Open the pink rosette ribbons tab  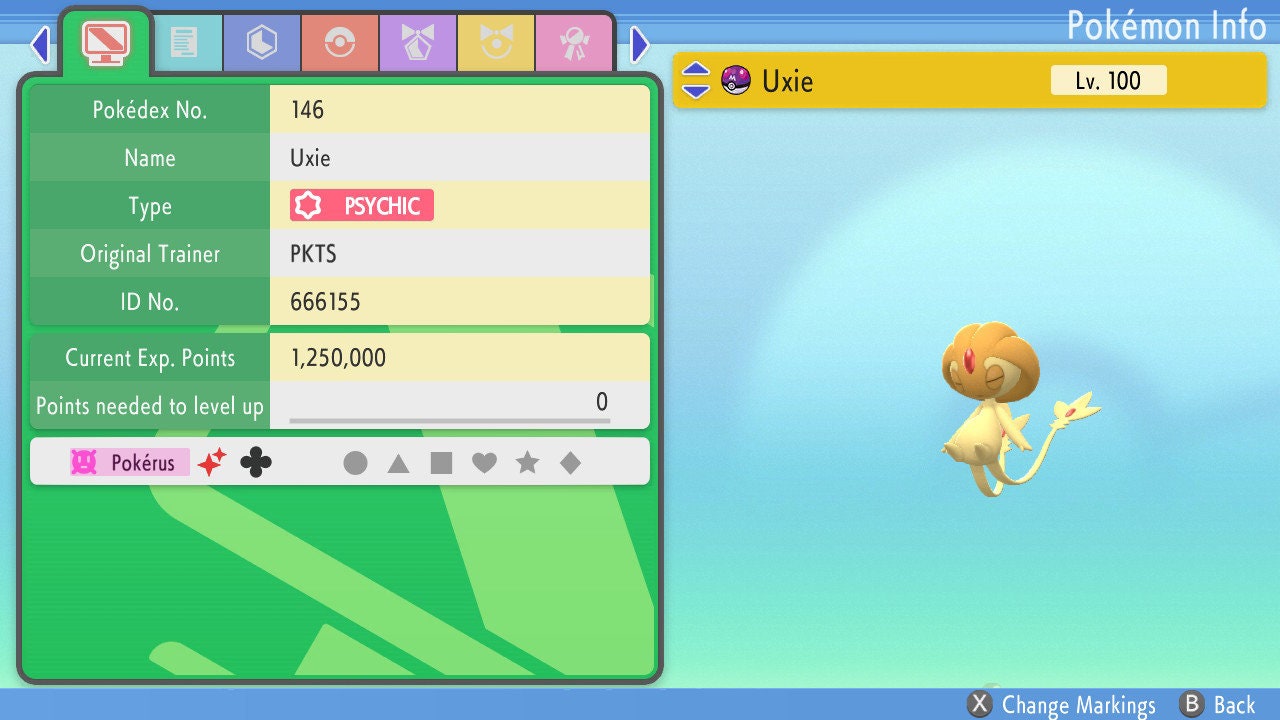click(x=573, y=42)
